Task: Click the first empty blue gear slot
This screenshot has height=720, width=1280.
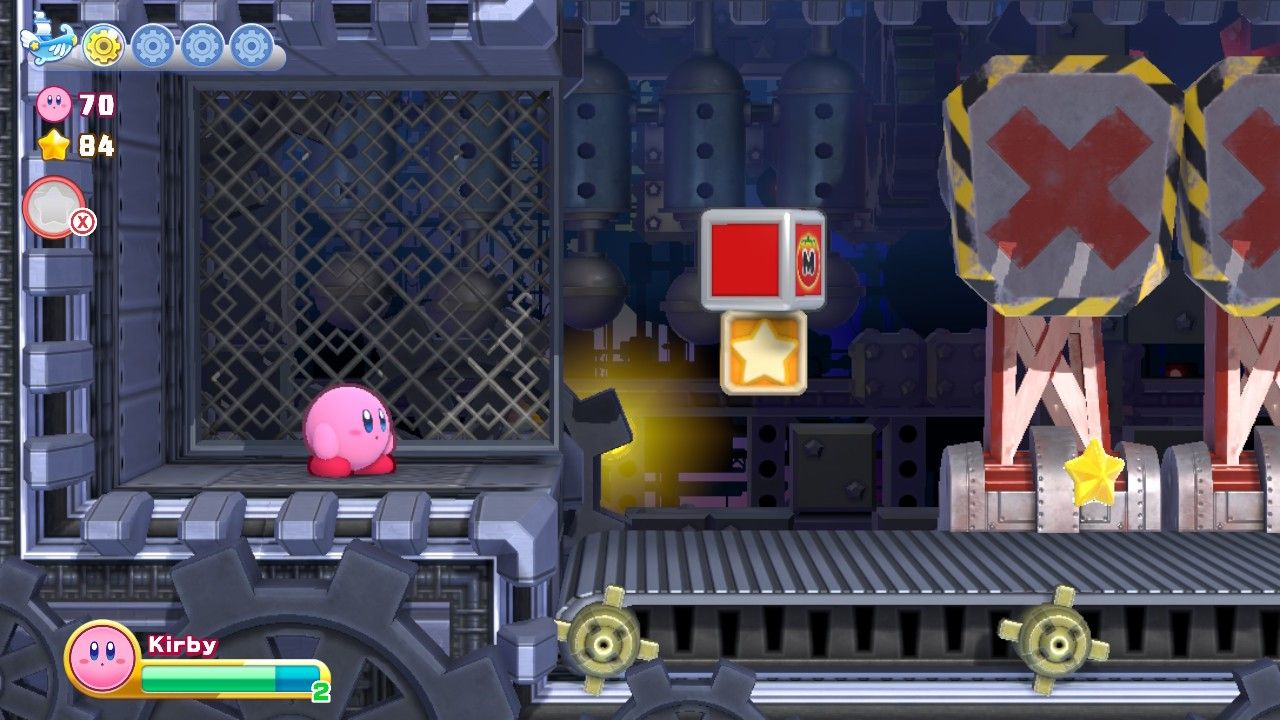Action: point(151,45)
